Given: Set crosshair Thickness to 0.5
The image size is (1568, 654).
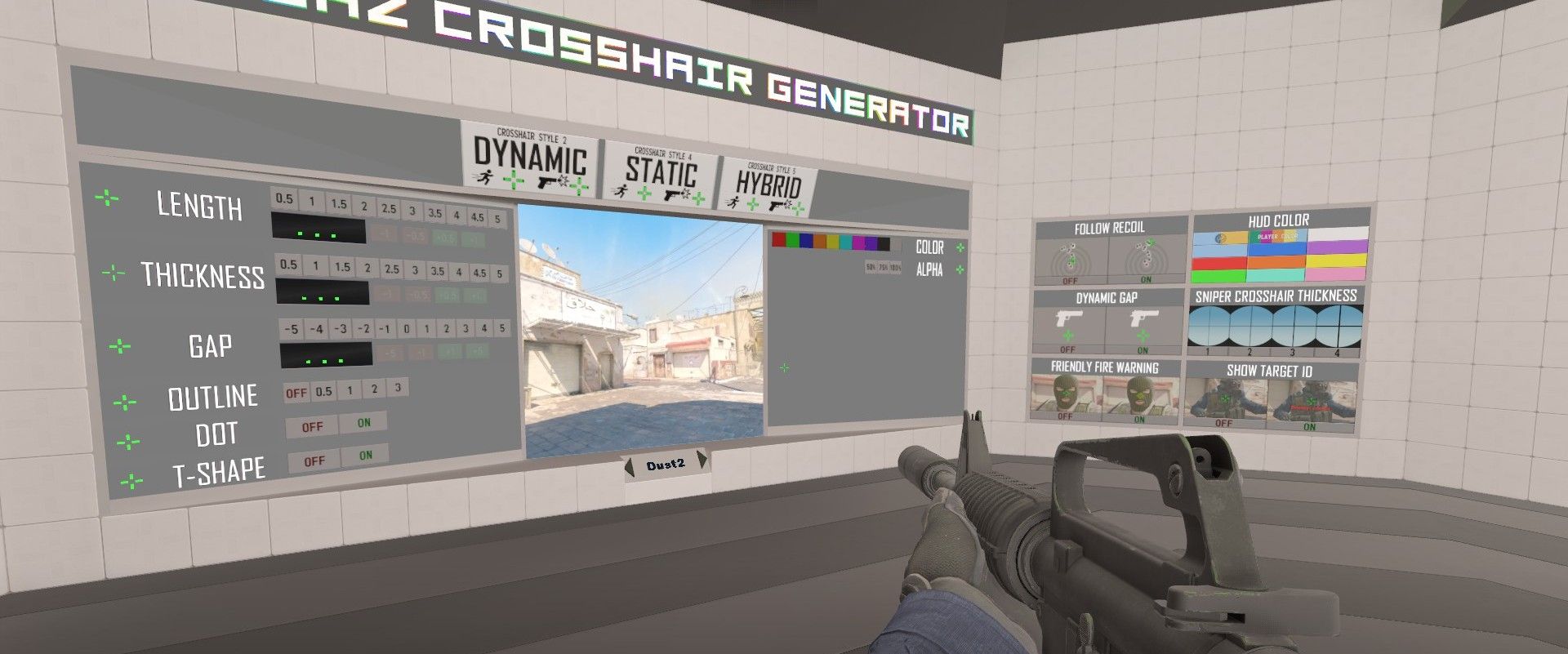Looking at the screenshot, I should 288,265.
